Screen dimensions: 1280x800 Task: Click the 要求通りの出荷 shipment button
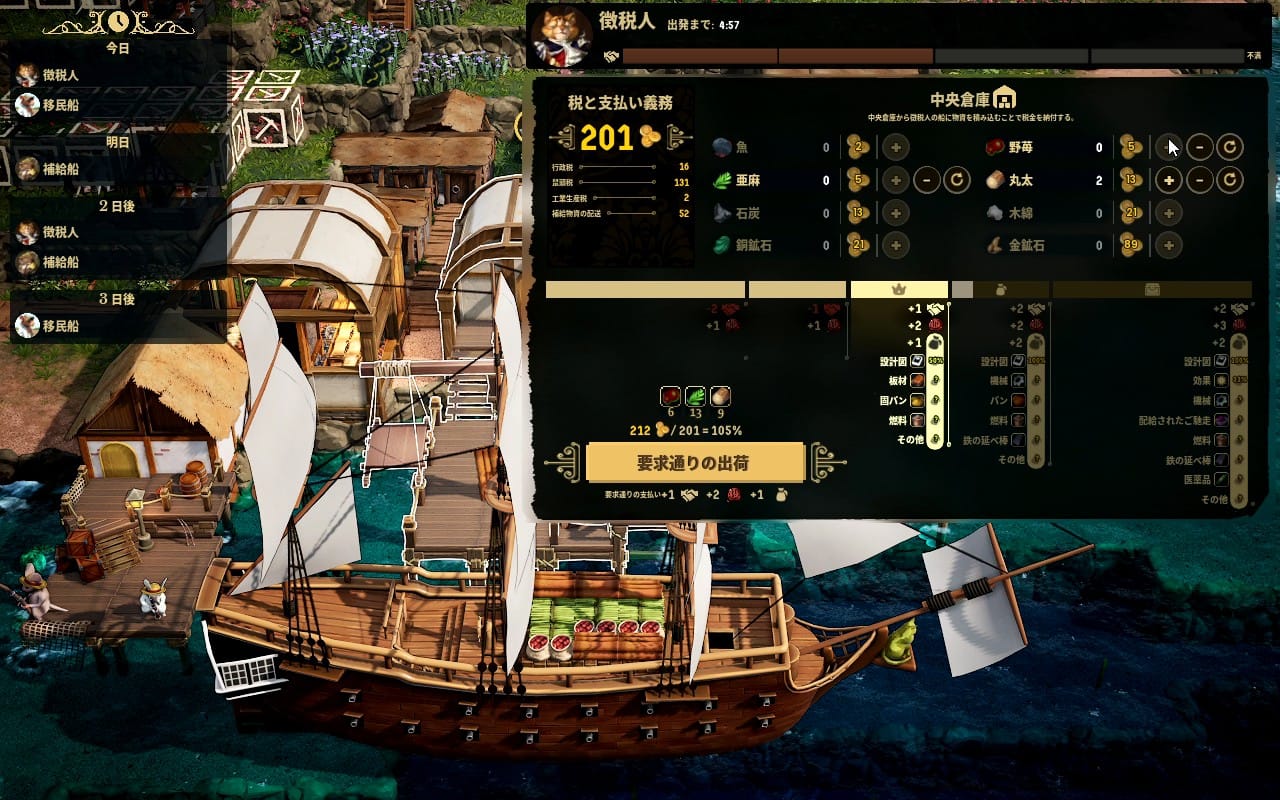pyautogui.click(x=695, y=463)
